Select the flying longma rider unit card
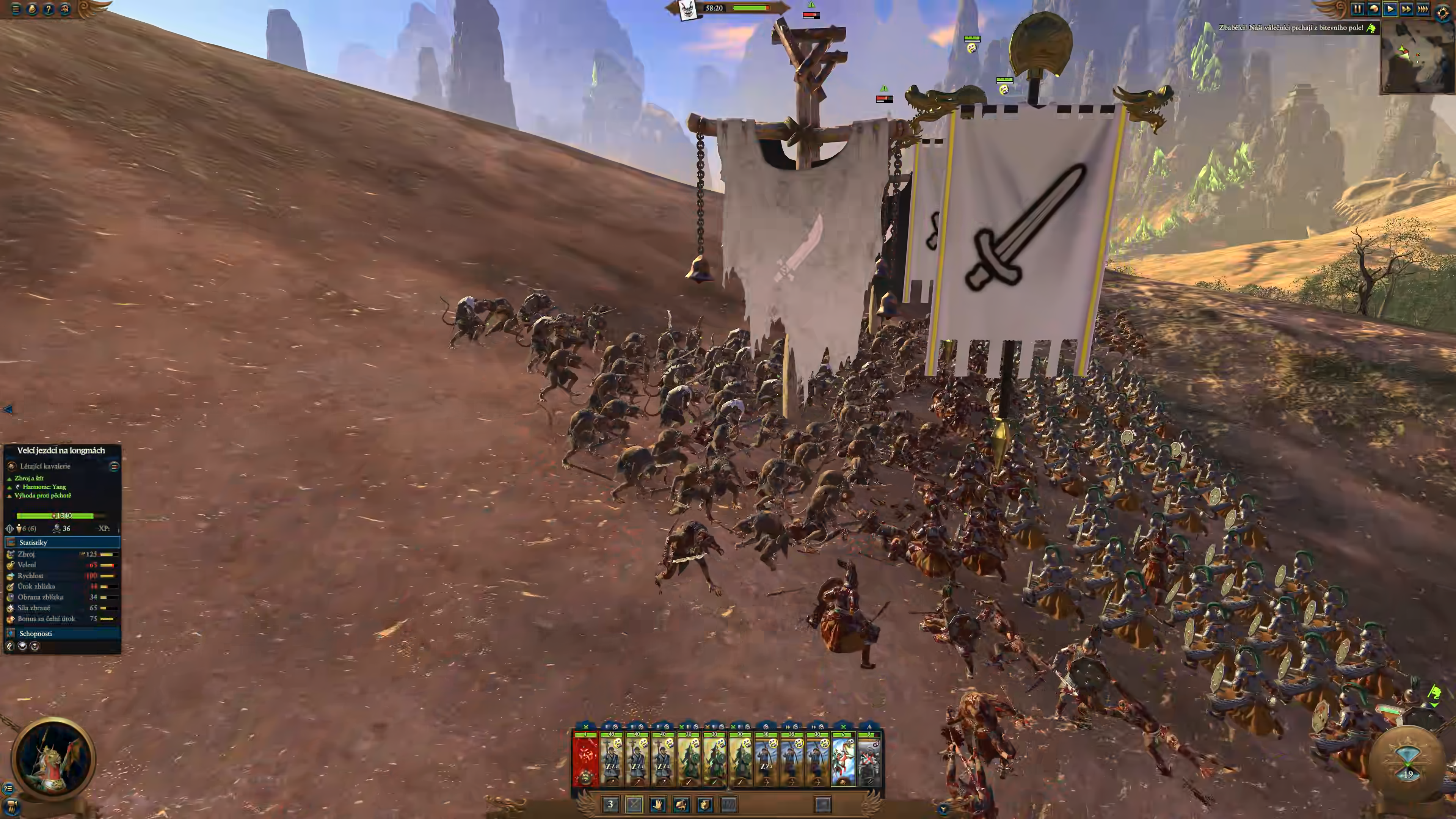Screen dimensions: 1456x819 [843, 759]
